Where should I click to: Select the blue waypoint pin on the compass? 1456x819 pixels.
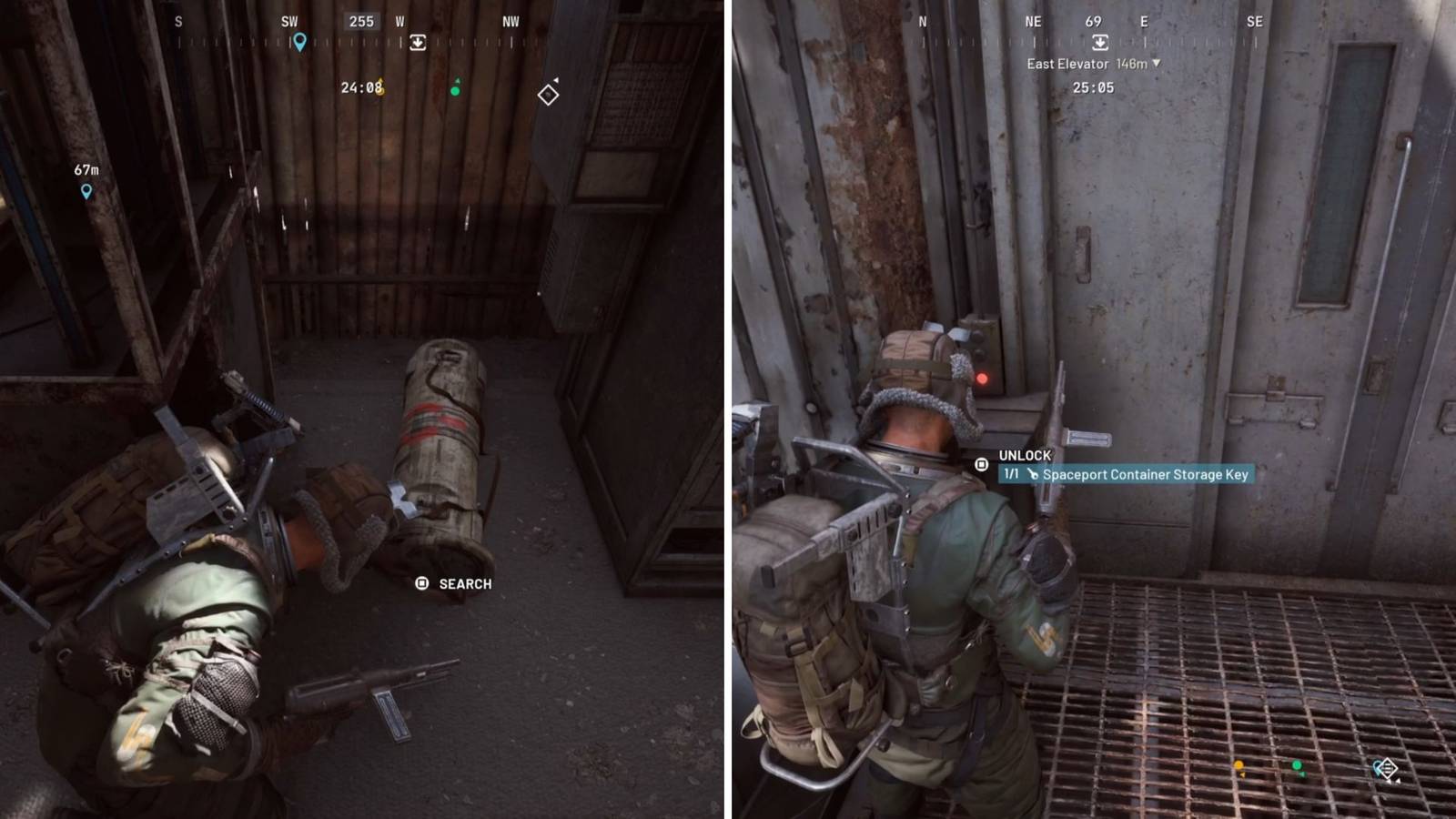300,40
